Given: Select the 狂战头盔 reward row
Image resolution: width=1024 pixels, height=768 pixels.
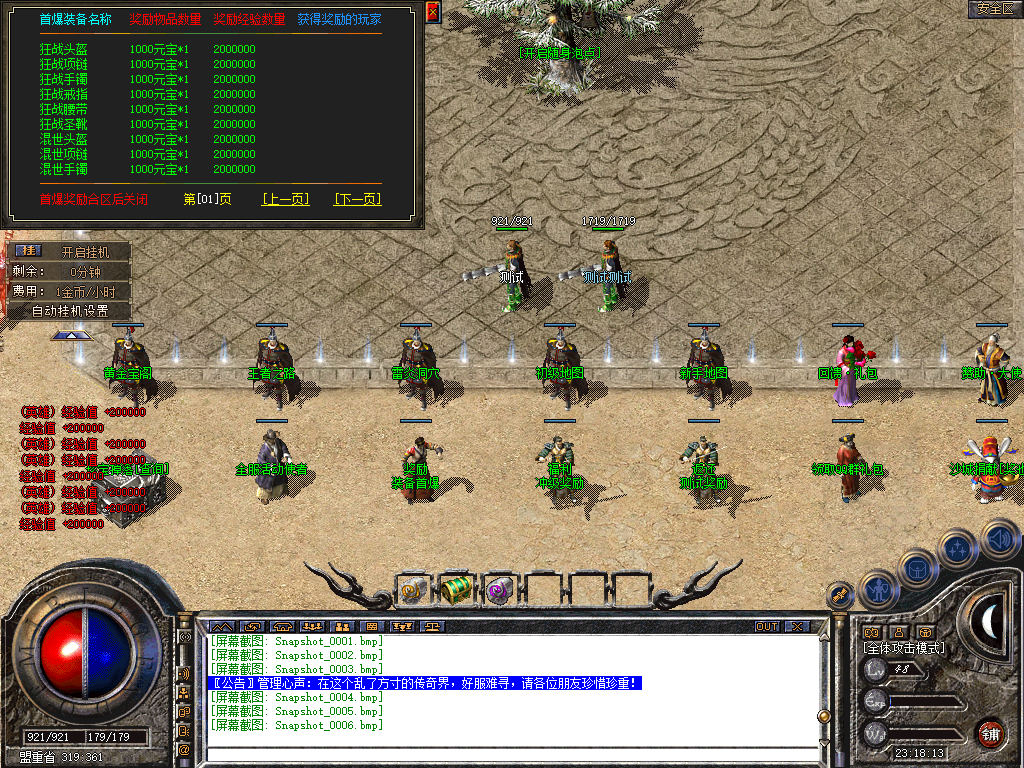Looking at the screenshot, I should (64, 49).
